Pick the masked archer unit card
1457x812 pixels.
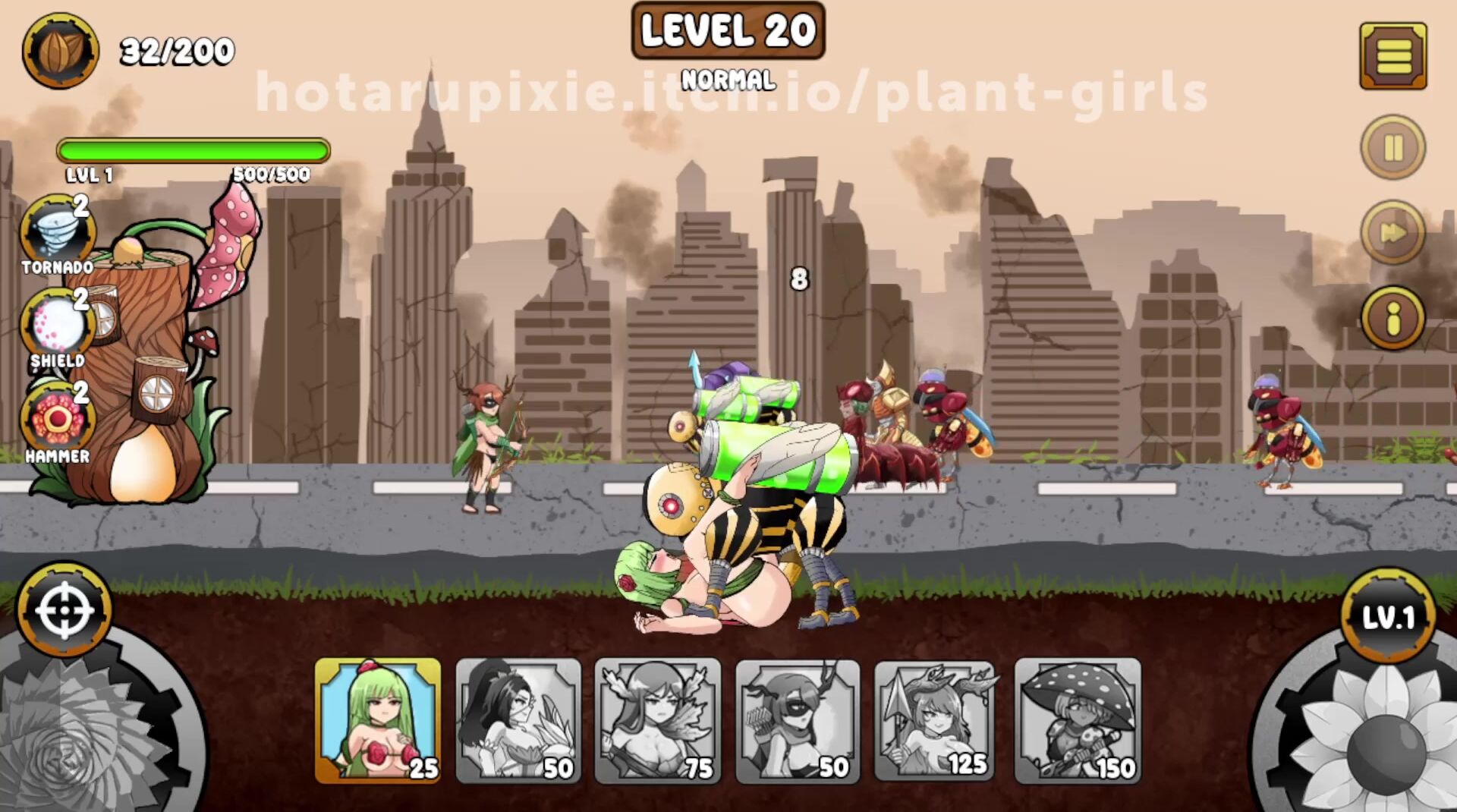[x=798, y=720]
